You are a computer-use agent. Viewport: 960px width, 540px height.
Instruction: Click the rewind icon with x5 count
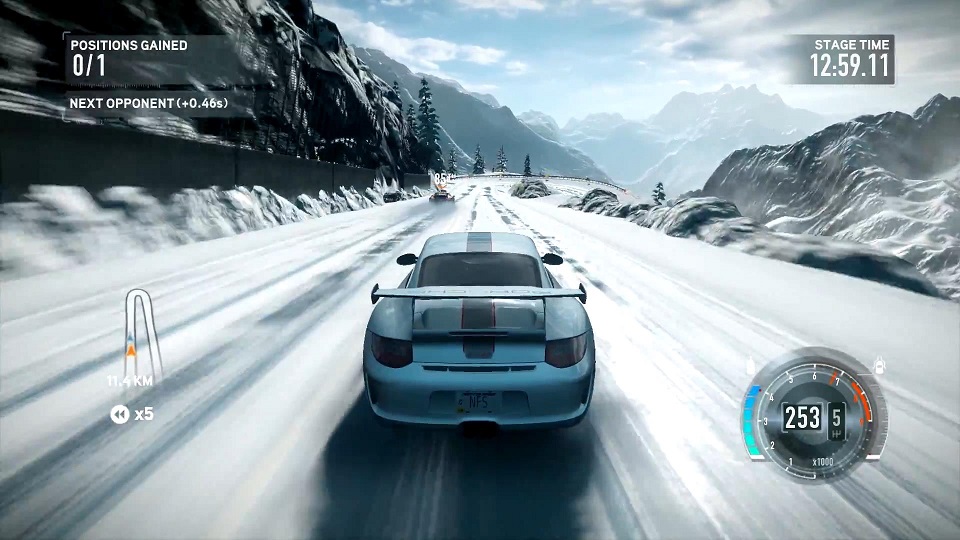tap(120, 413)
